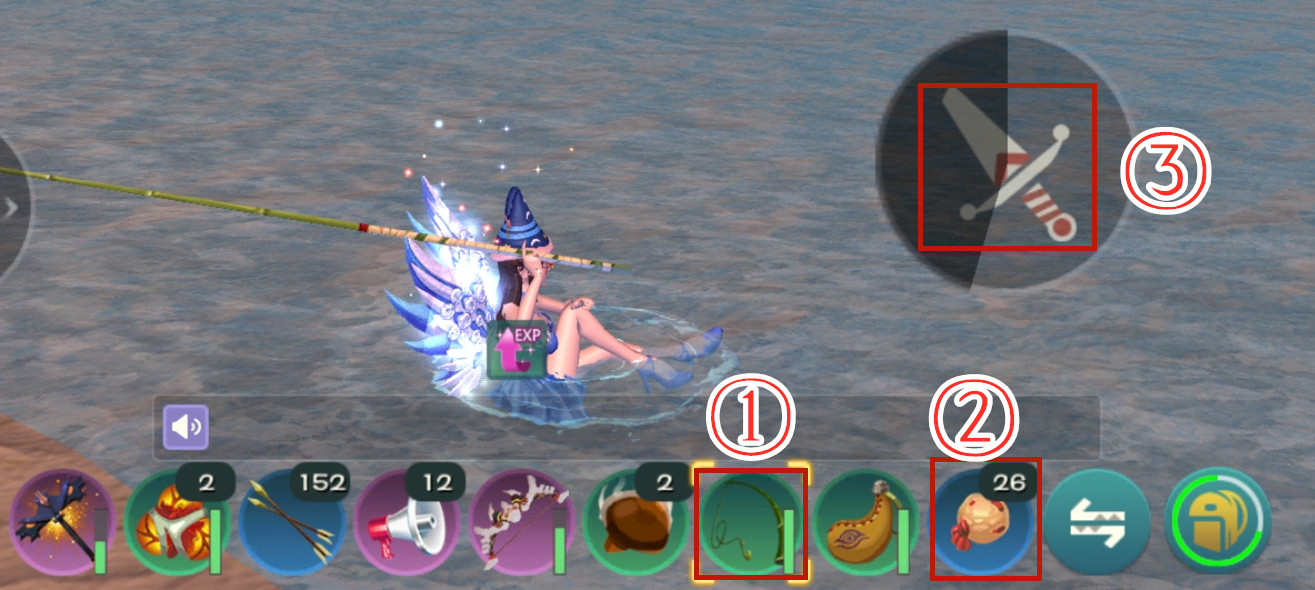Select the fishing rod hotbar slot
1315x590 pixels.
749,522
